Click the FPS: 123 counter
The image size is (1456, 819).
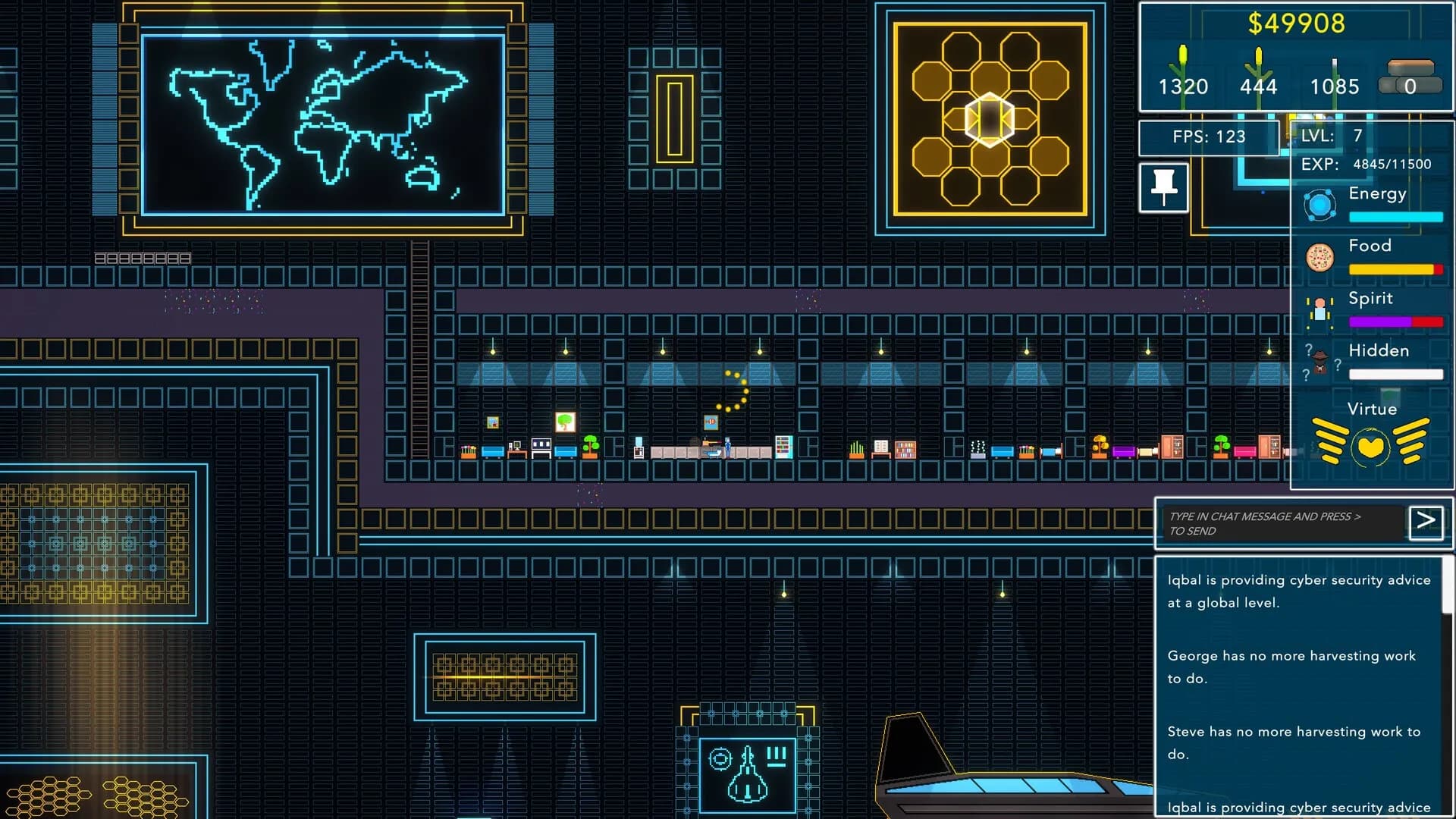1210,137
